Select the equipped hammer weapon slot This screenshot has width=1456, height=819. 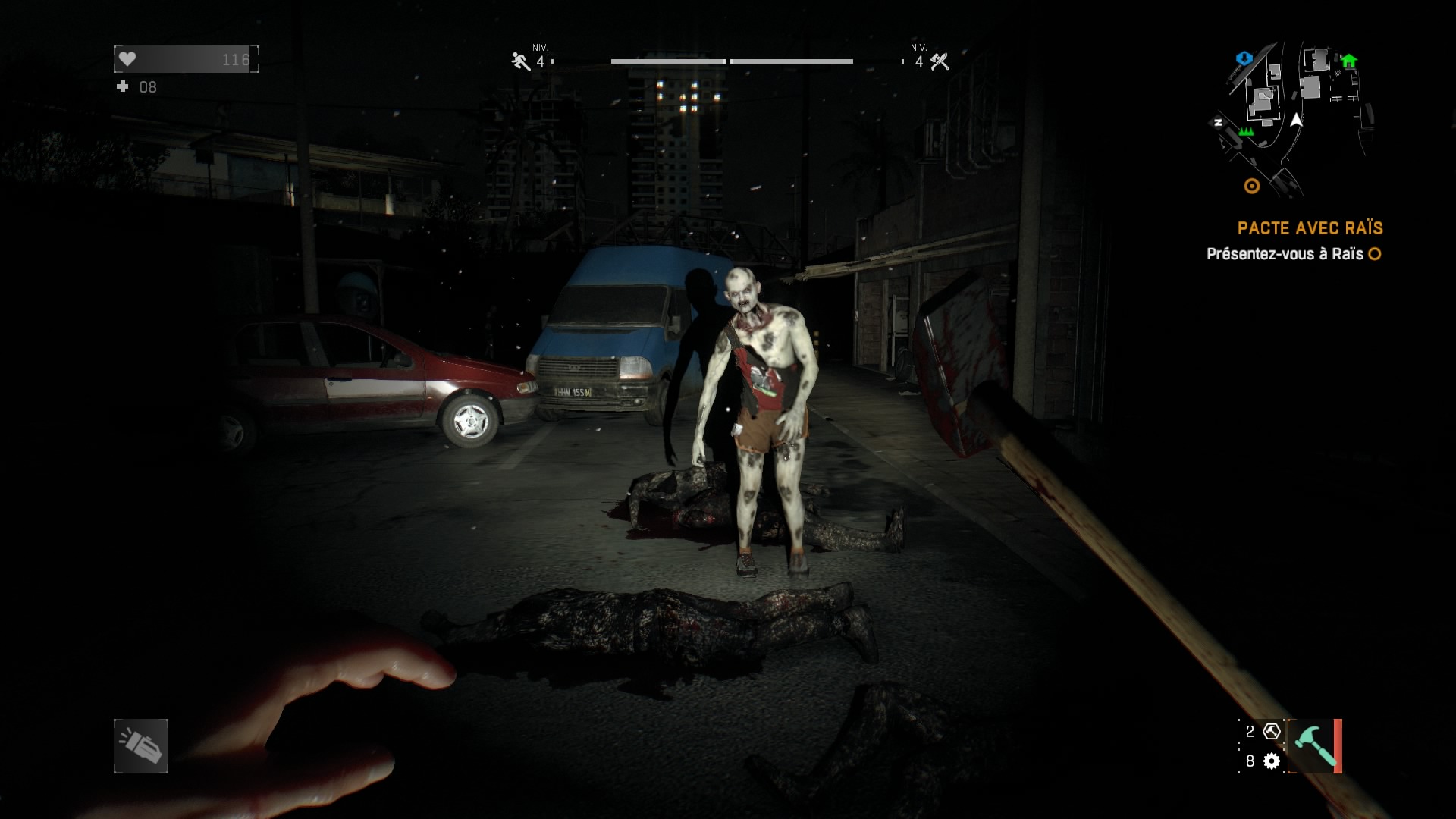(x=1313, y=746)
